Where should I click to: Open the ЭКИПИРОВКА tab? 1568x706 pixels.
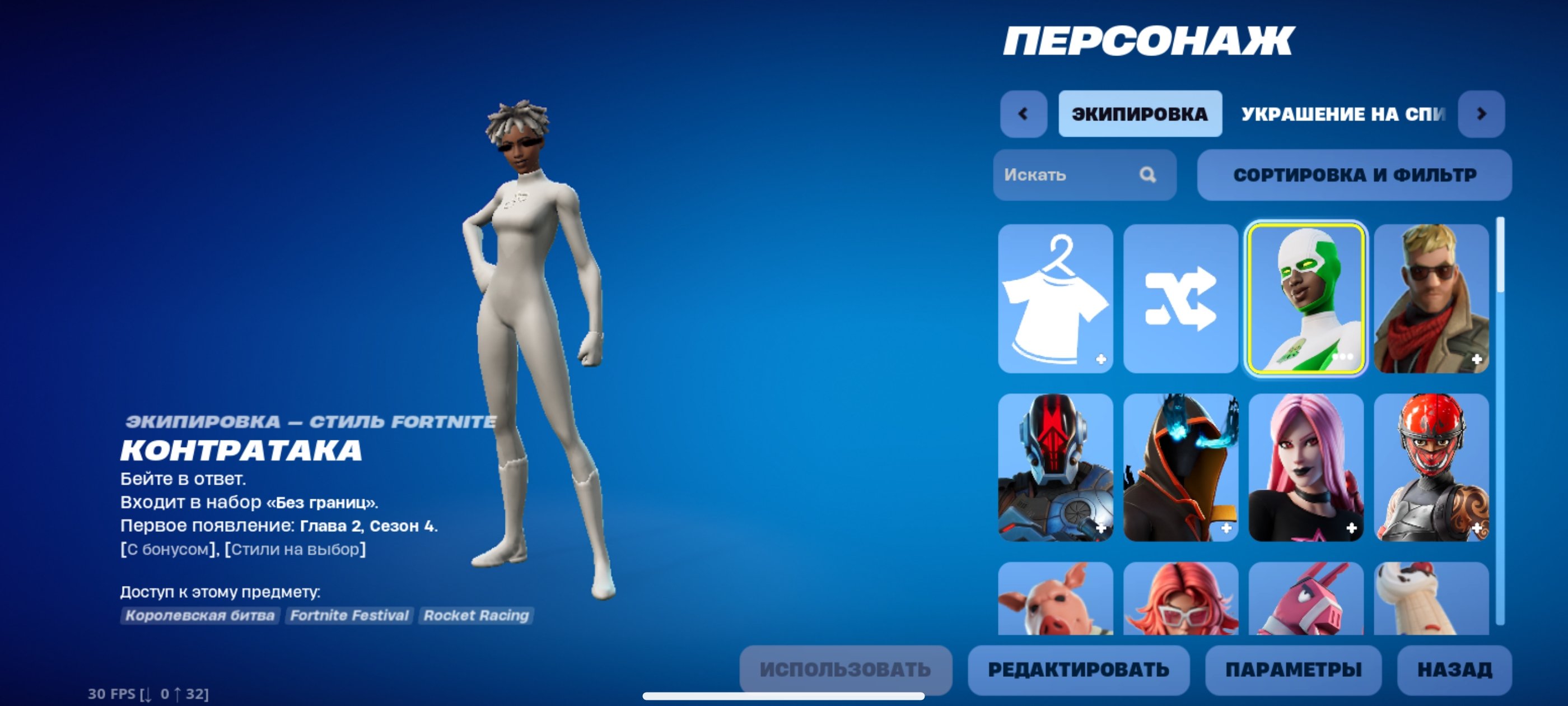point(1140,113)
